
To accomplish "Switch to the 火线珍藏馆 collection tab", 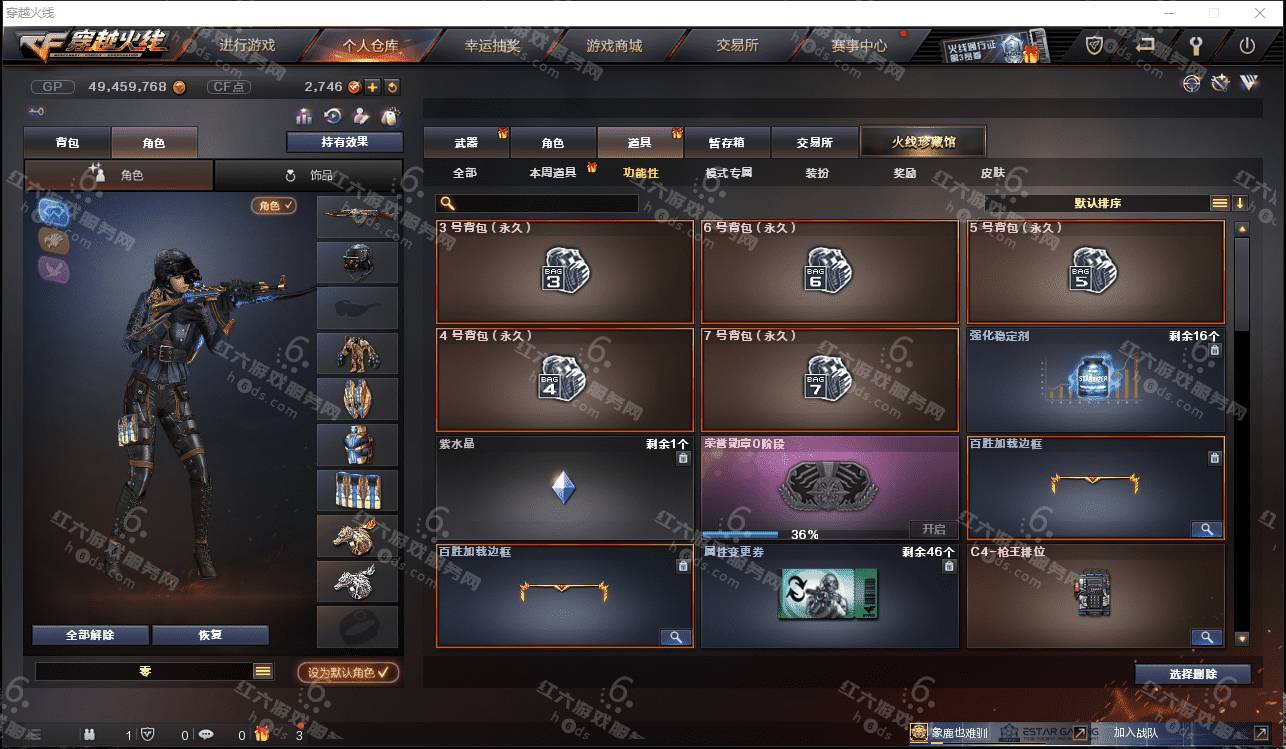I will pos(923,142).
